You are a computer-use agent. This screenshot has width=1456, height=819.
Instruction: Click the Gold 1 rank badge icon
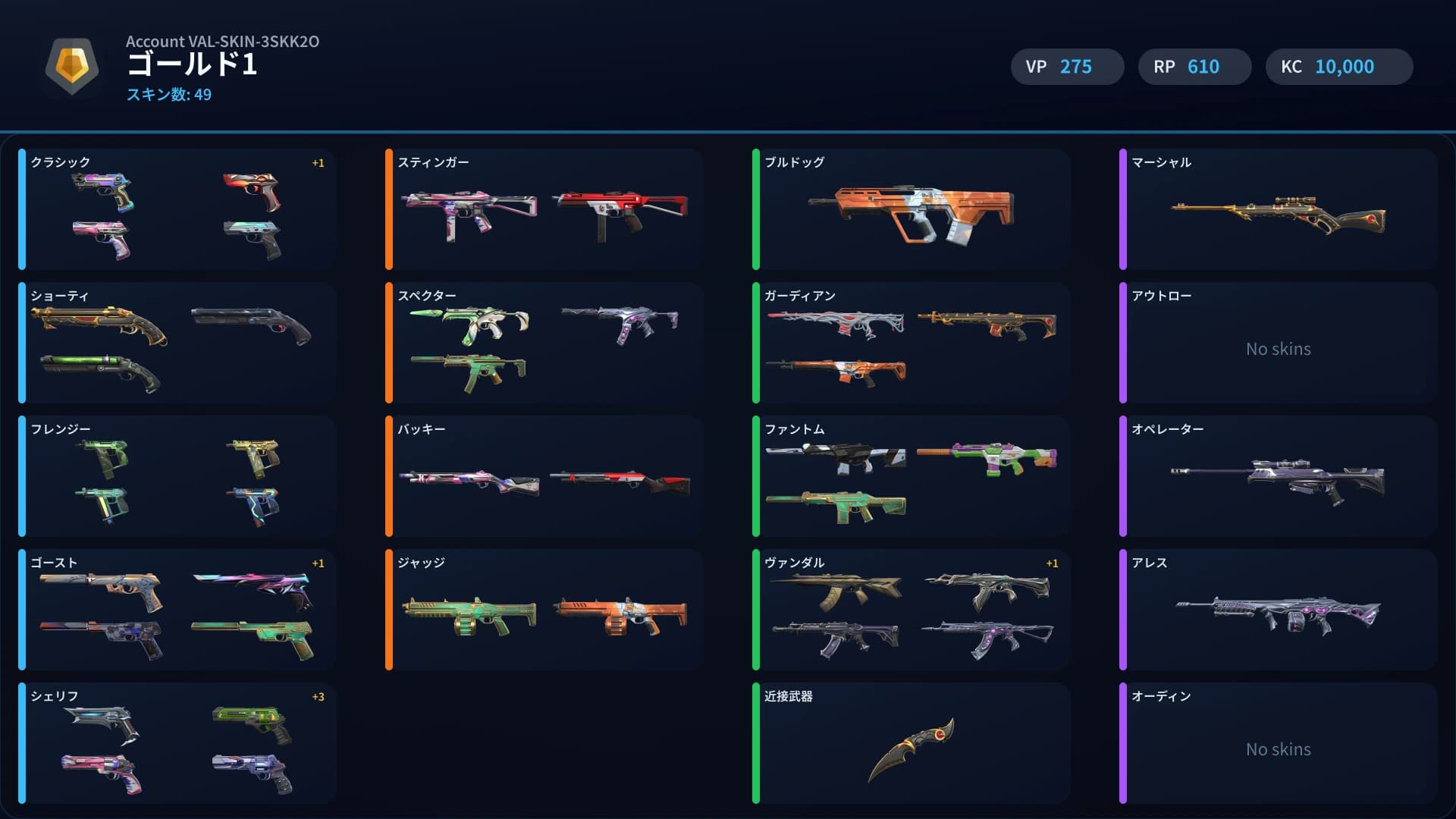pos(72,67)
